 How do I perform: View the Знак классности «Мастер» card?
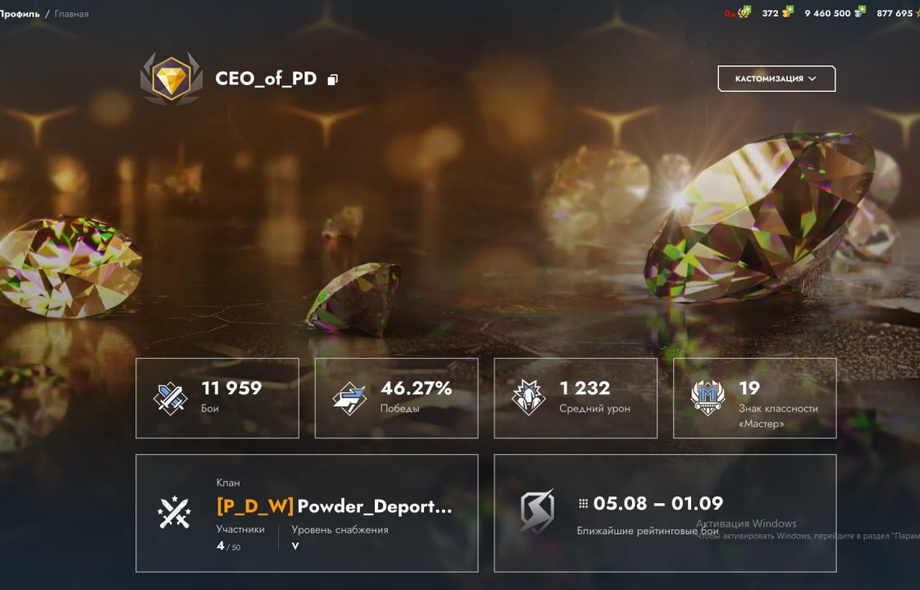tap(754, 398)
